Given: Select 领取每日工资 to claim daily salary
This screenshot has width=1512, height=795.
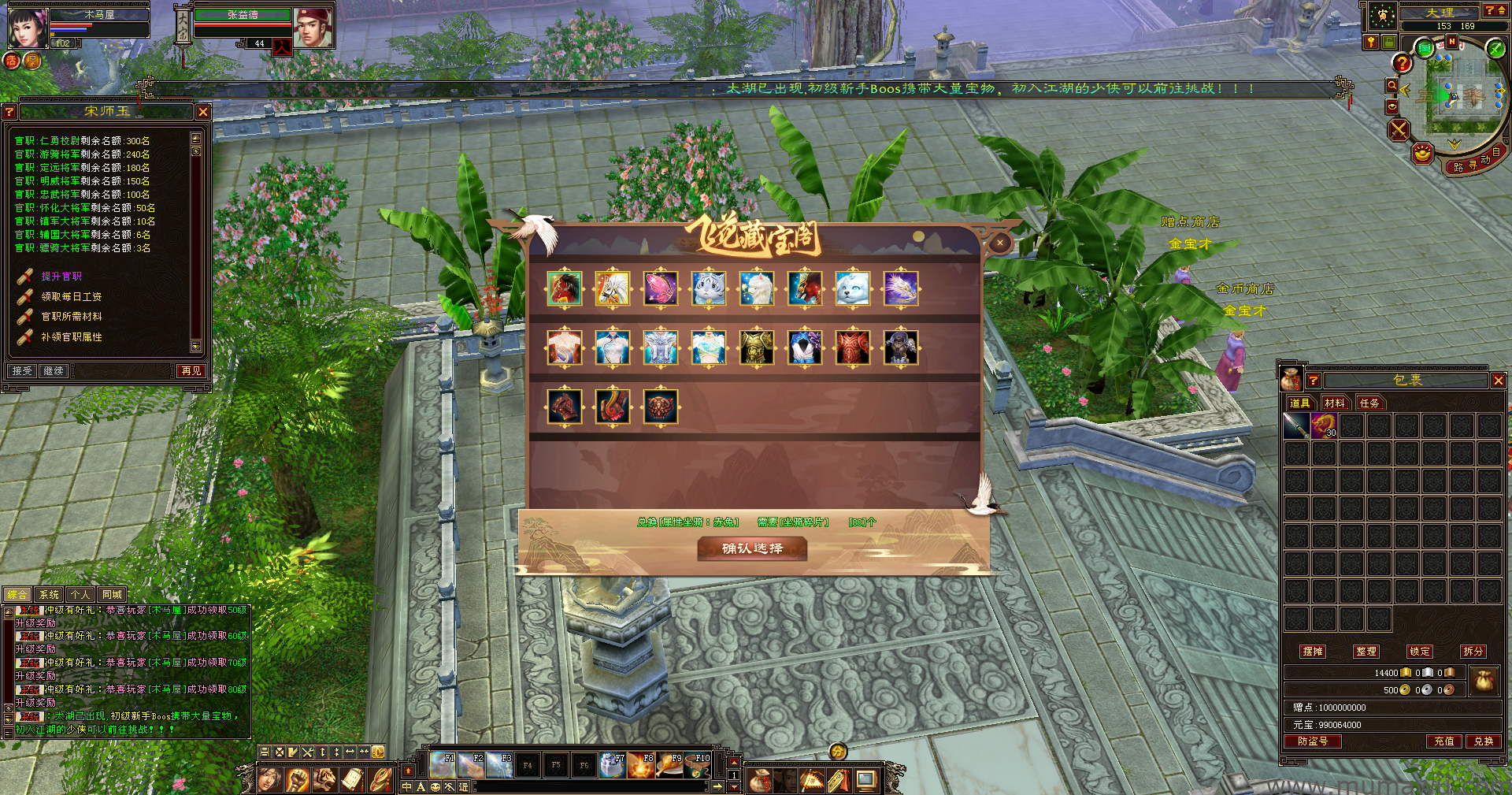Looking at the screenshot, I should [x=71, y=297].
